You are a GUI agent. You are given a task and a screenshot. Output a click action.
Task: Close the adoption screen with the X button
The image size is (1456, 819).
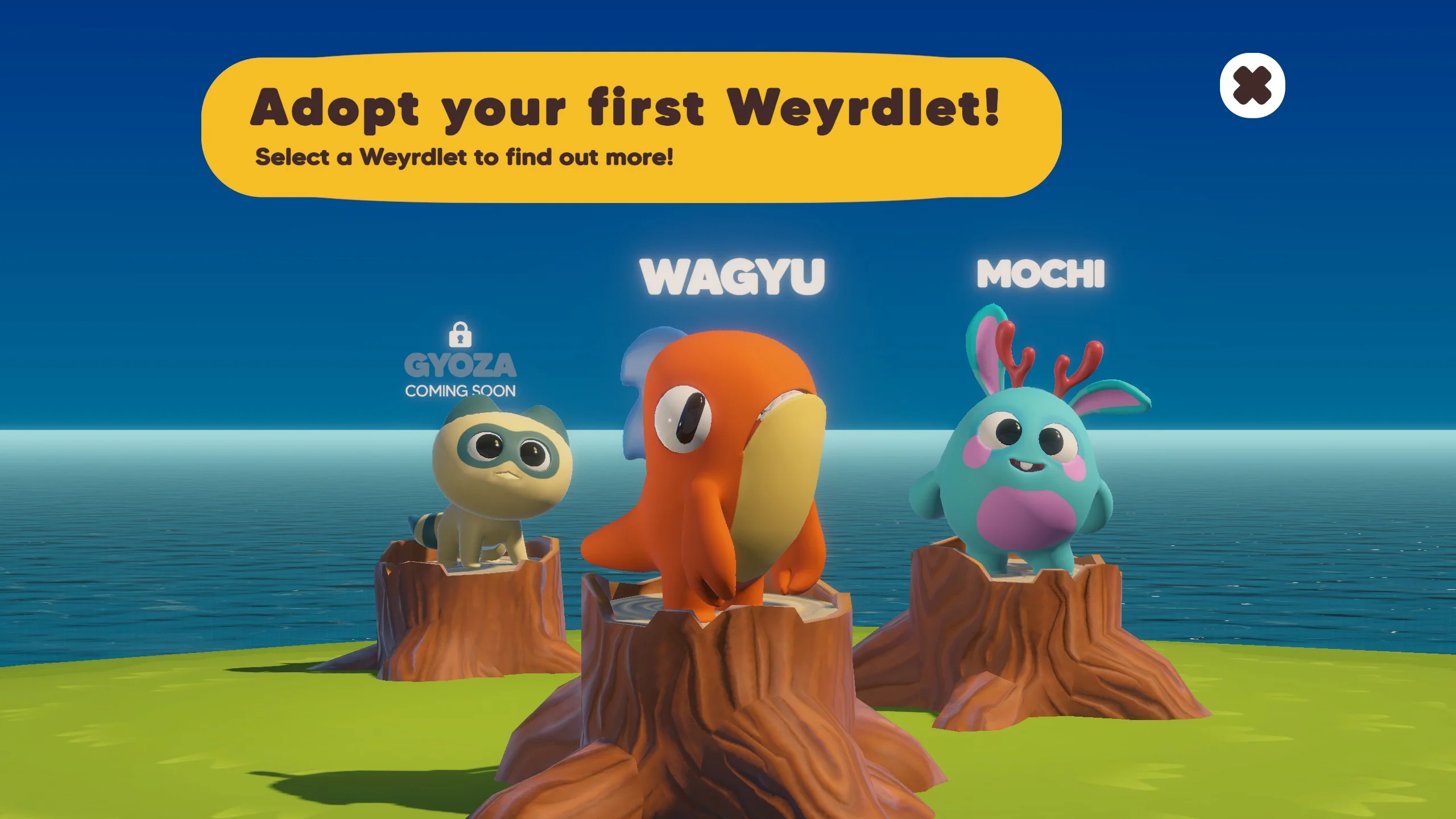pyautogui.click(x=1252, y=86)
